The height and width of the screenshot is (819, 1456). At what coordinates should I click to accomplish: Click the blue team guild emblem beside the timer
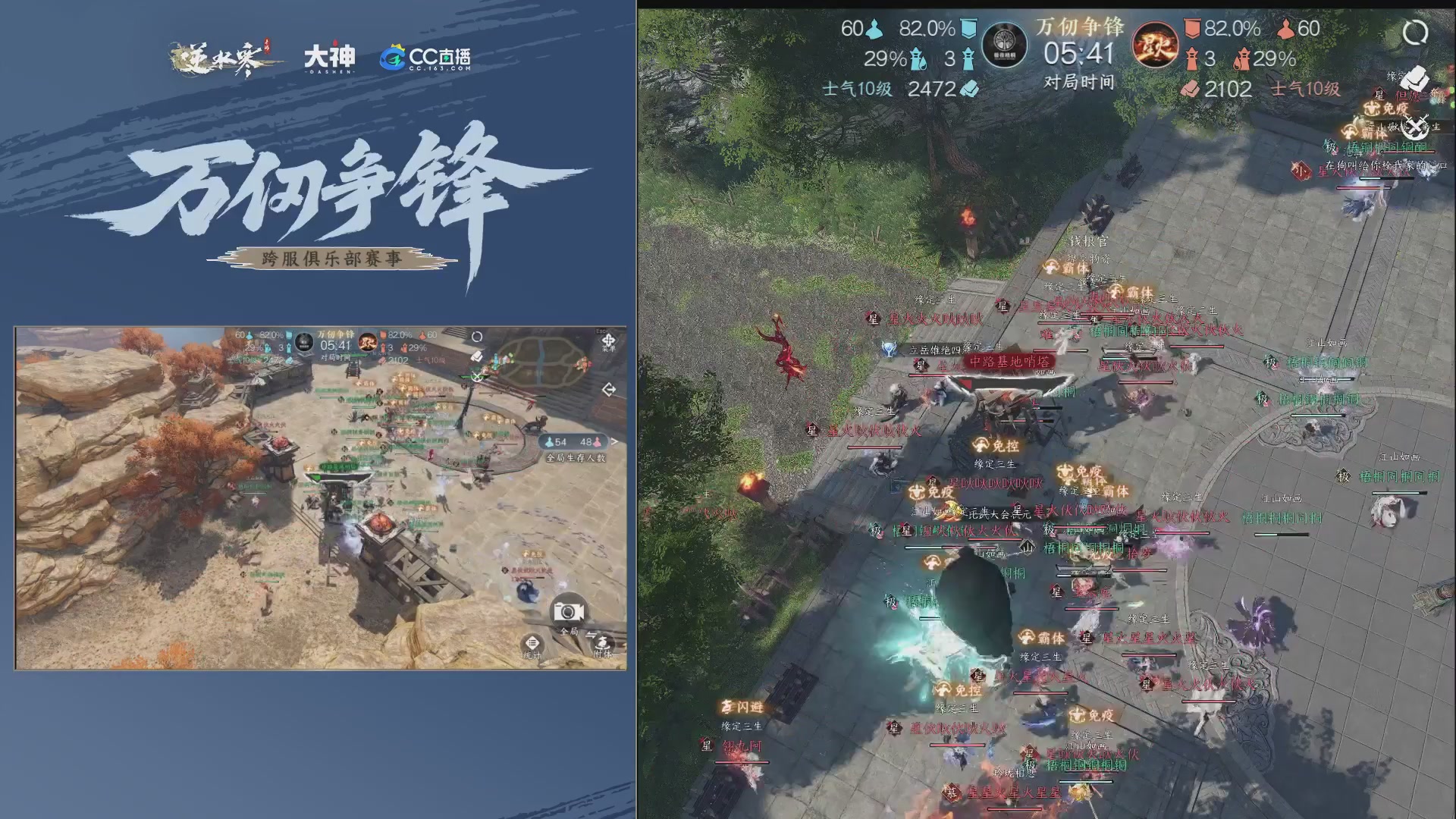pyautogui.click(x=1005, y=43)
